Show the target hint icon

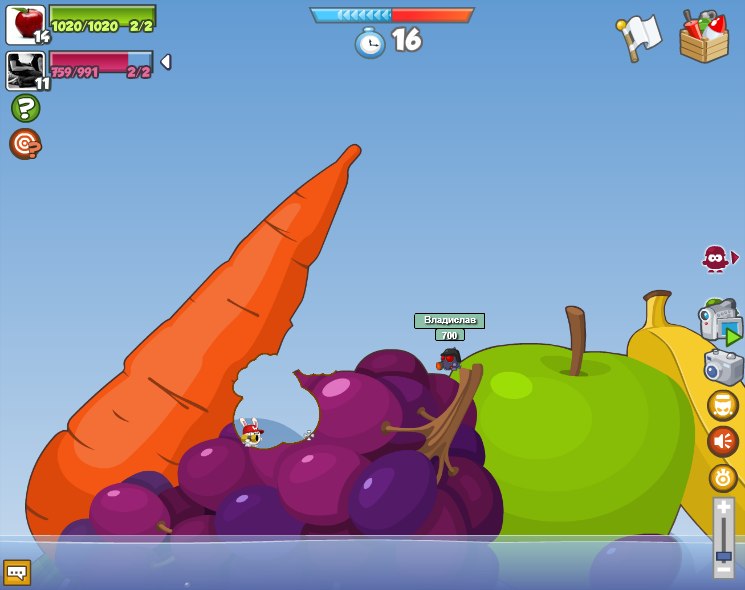coord(25,144)
